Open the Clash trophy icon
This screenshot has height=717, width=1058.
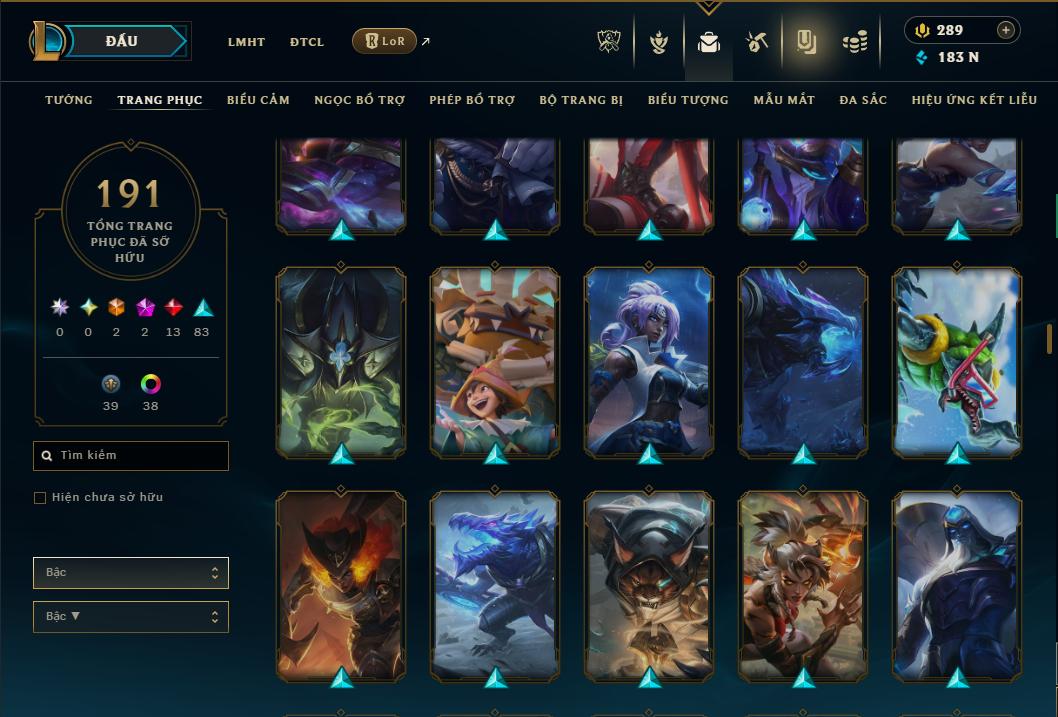pos(609,42)
